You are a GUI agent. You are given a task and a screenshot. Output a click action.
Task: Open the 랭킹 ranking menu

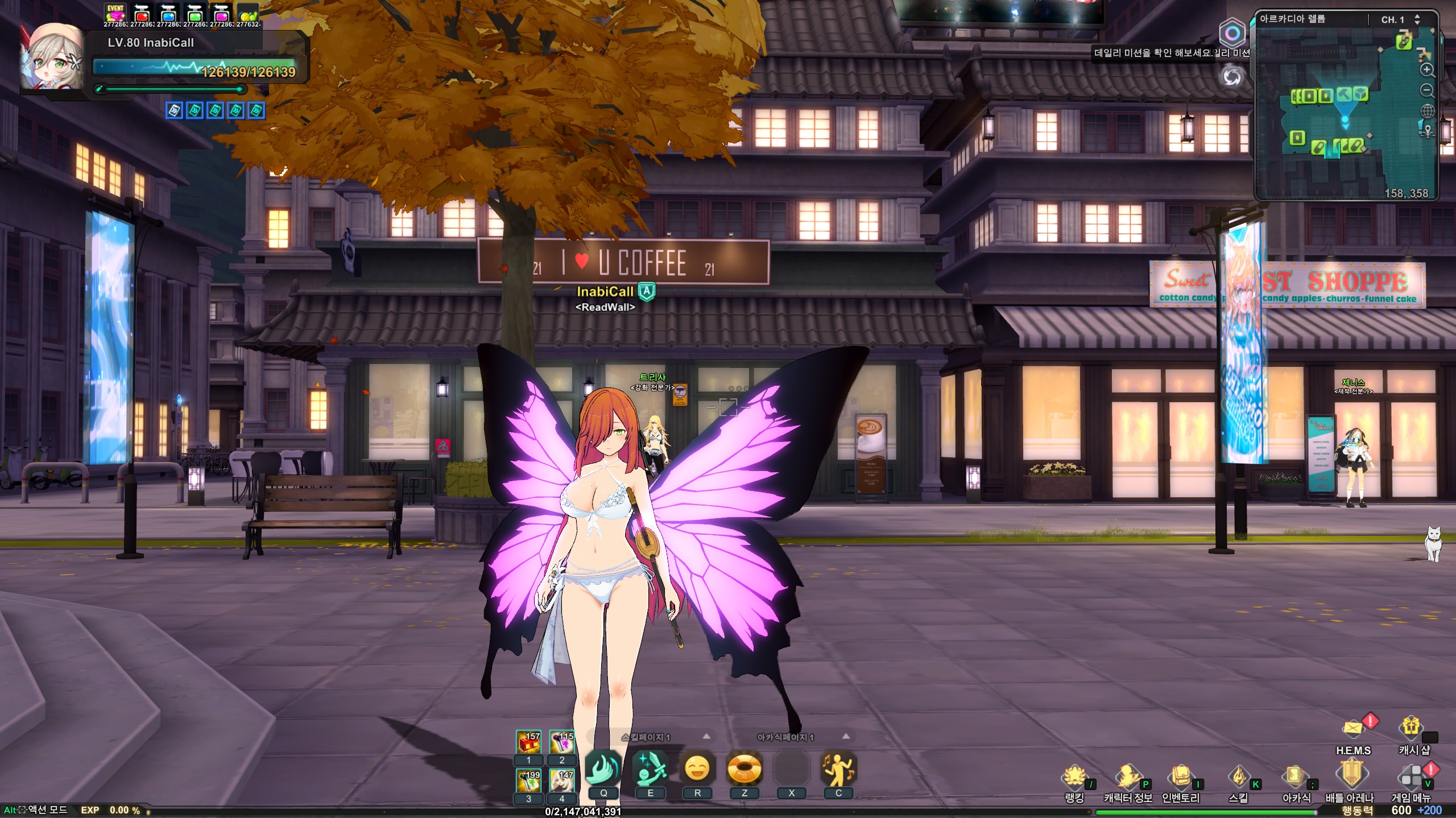click(x=1074, y=777)
